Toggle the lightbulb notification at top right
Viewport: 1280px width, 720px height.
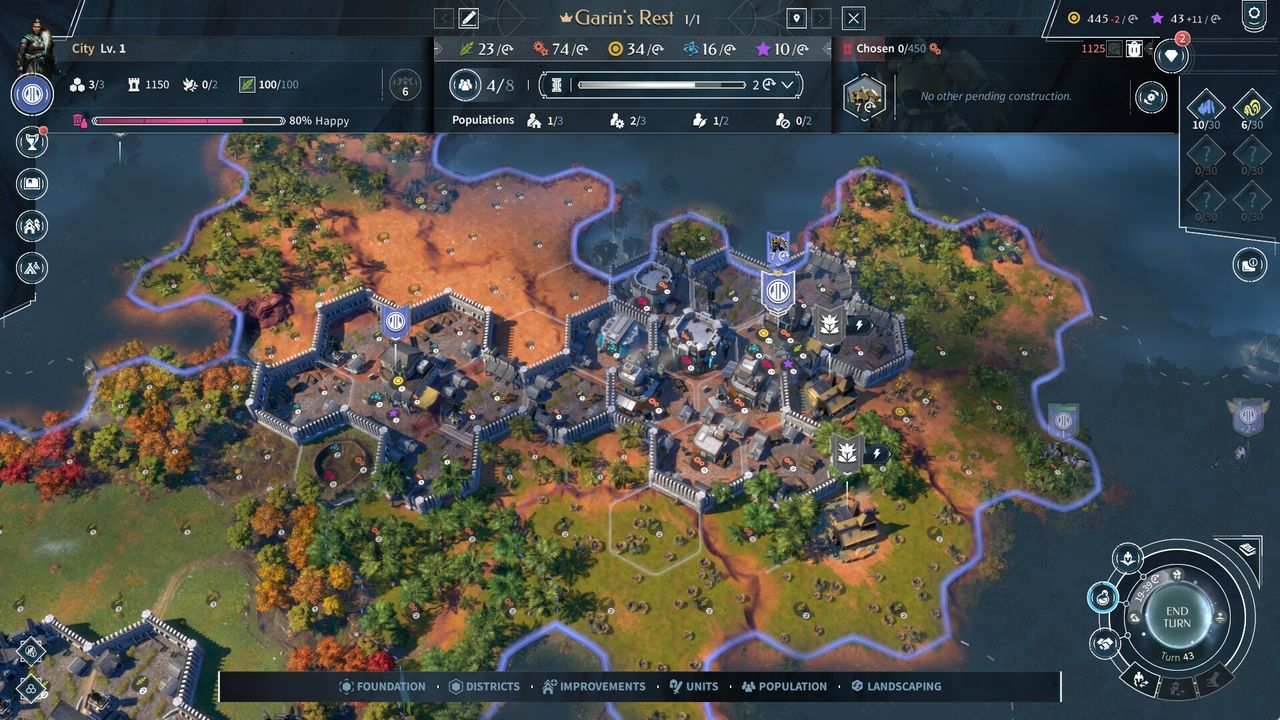tap(1171, 57)
